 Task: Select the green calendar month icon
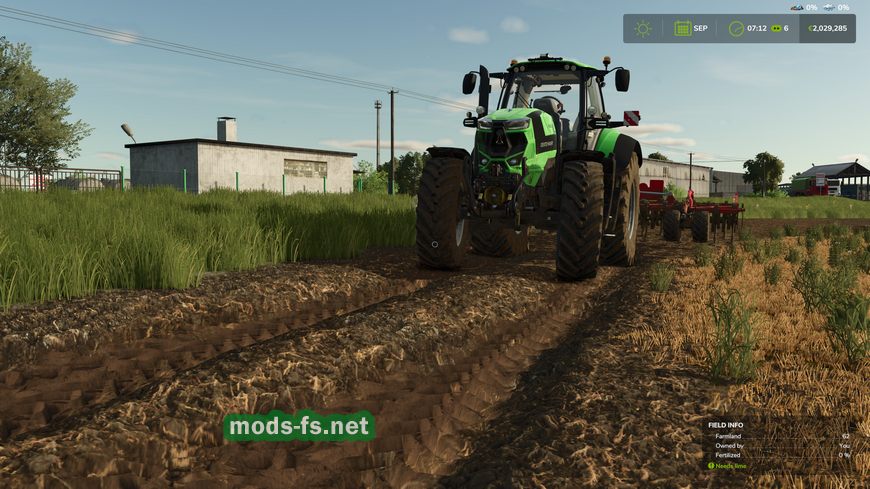point(683,28)
